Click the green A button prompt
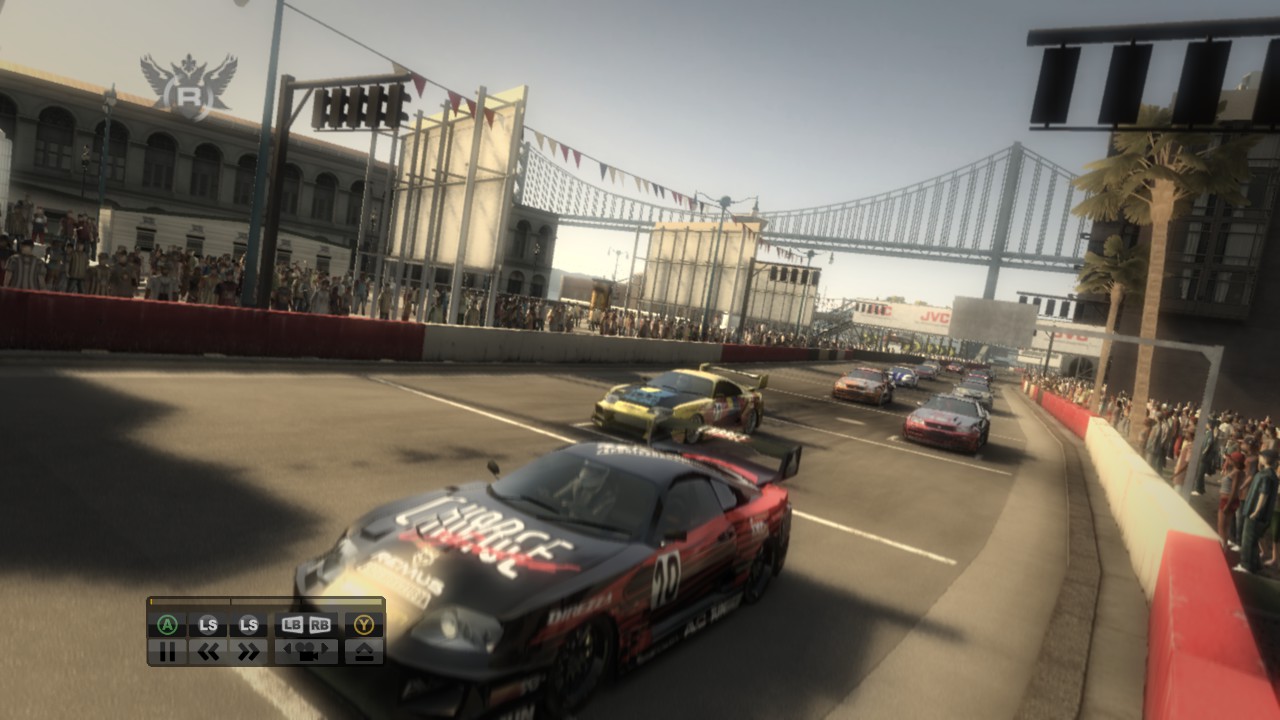The height and width of the screenshot is (720, 1280). [166, 624]
